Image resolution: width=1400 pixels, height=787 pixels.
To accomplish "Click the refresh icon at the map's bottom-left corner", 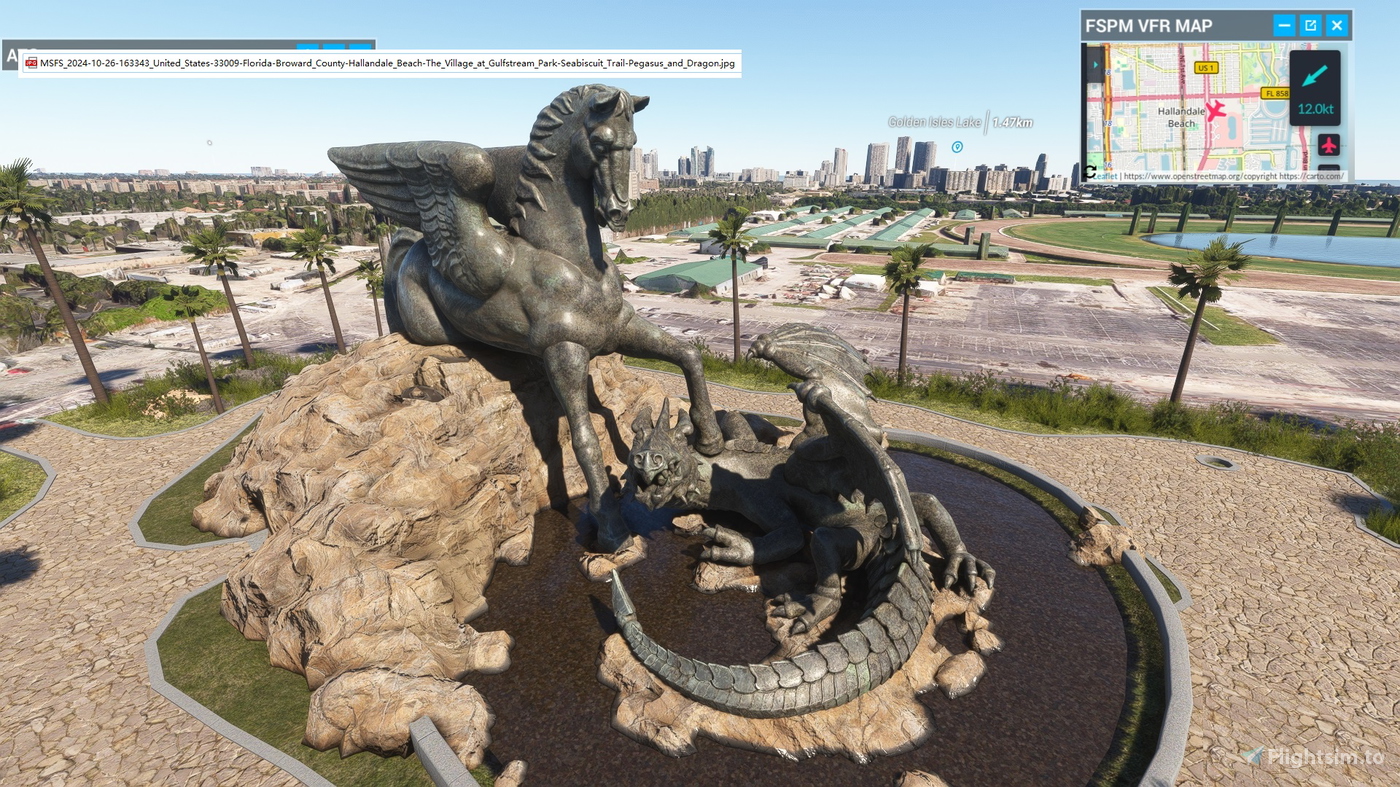I will 1090,173.
